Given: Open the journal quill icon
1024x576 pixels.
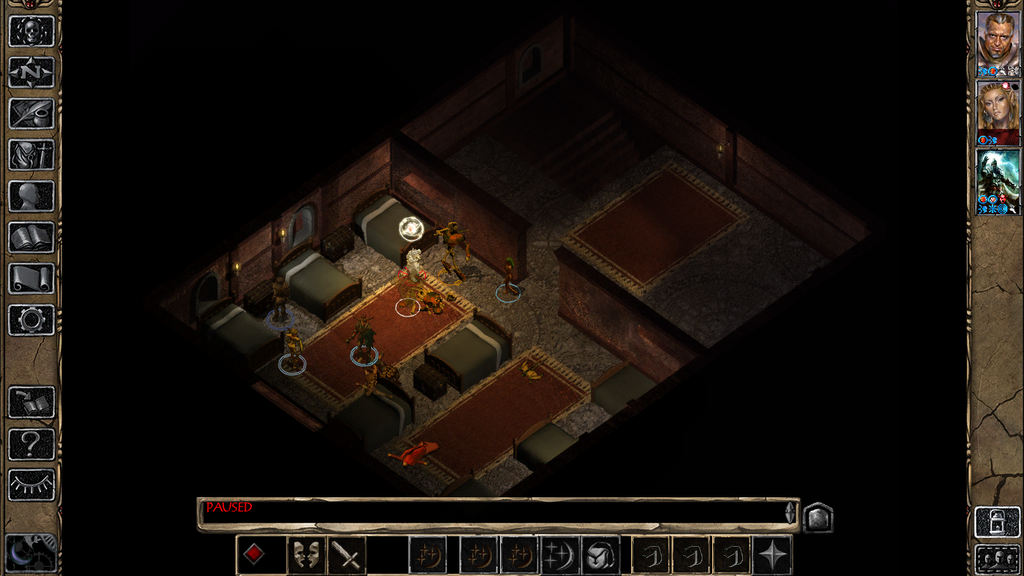Looking at the screenshot, I should pyautogui.click(x=31, y=113).
